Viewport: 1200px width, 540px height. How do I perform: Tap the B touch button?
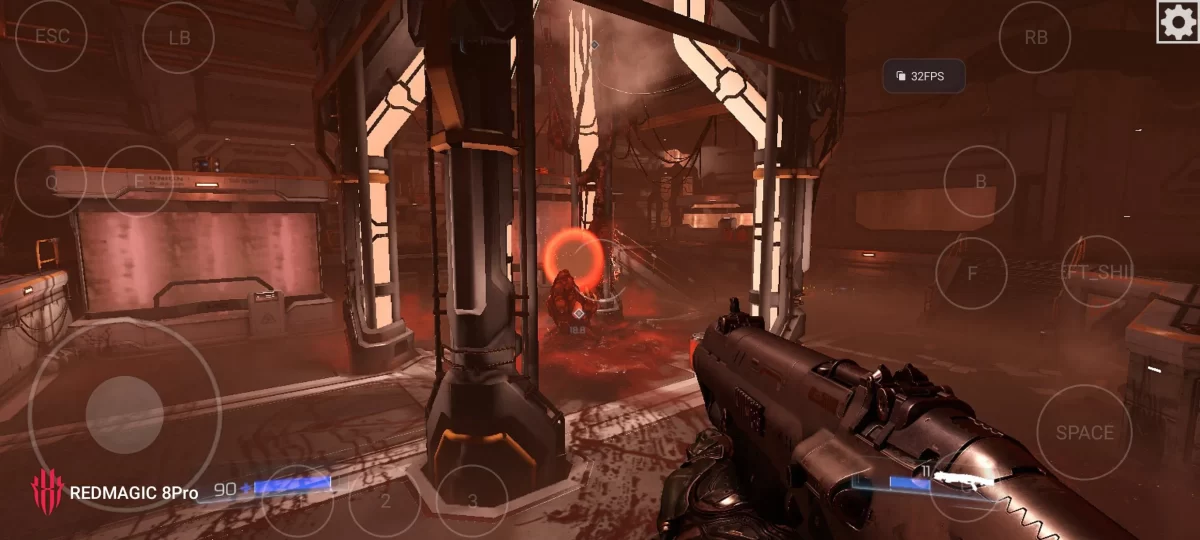pos(980,182)
